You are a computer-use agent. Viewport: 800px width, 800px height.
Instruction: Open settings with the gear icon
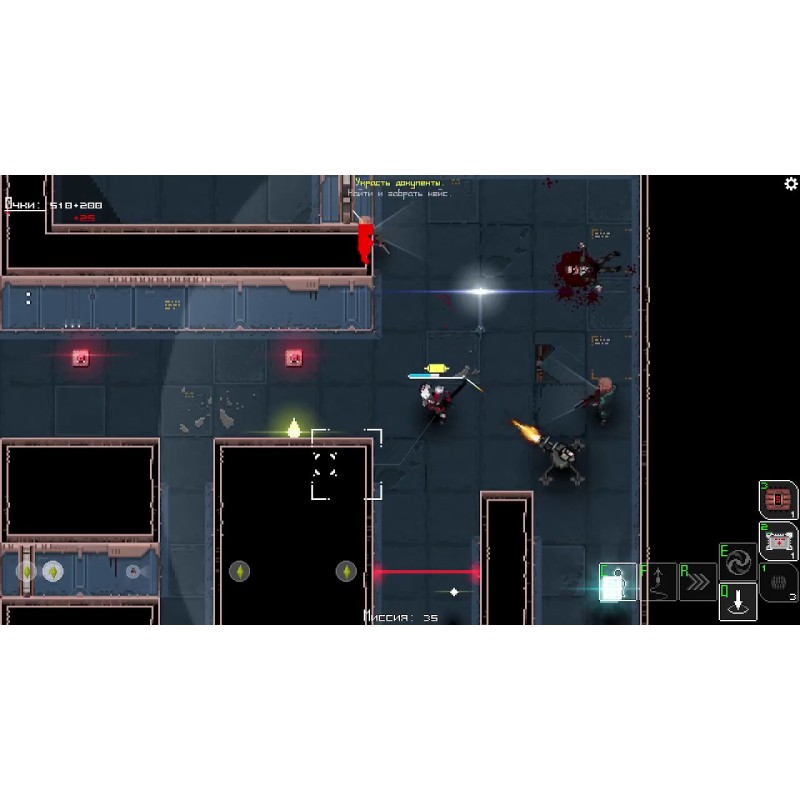(x=791, y=184)
